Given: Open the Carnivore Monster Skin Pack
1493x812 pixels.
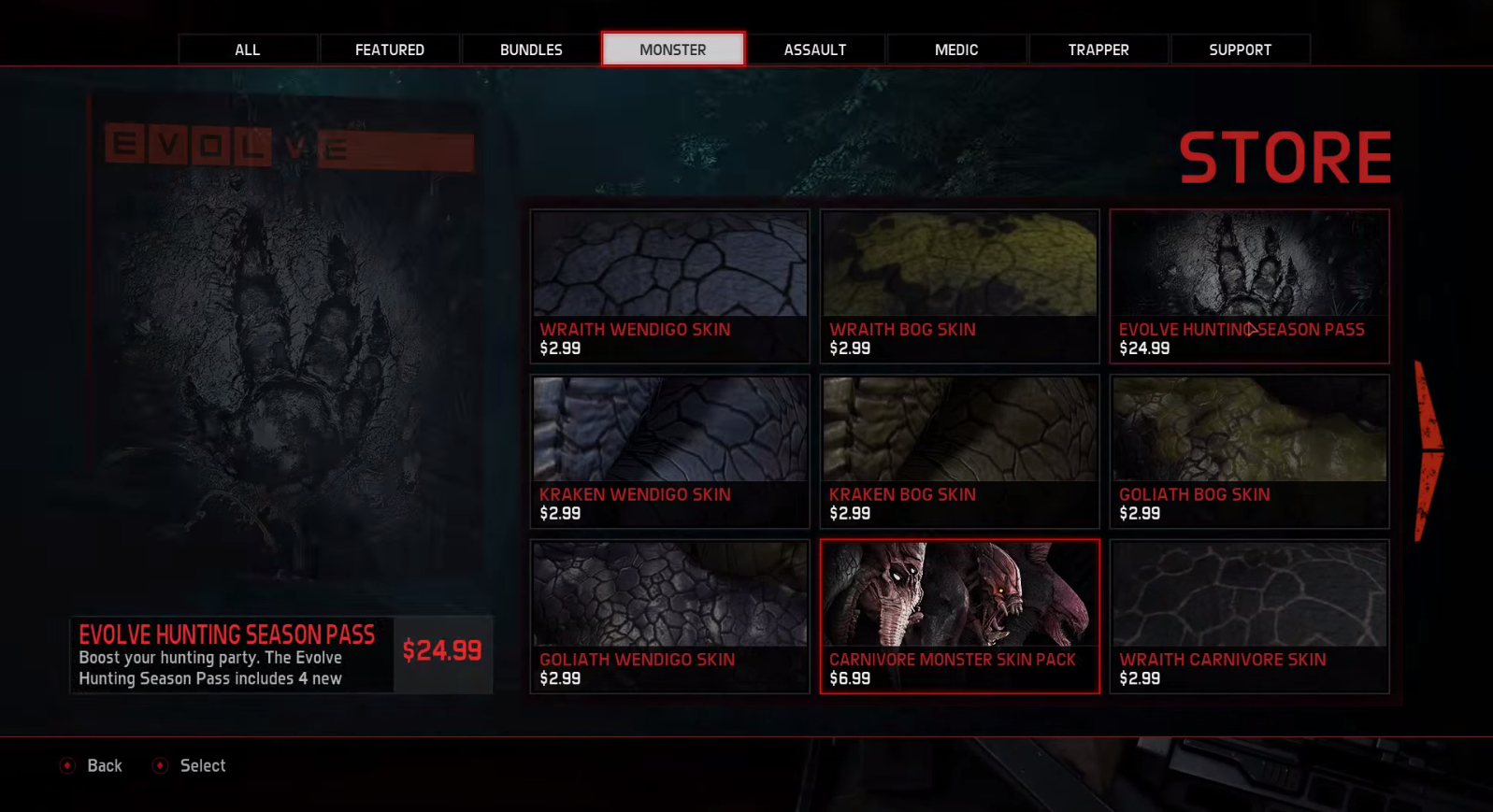Looking at the screenshot, I should [x=959, y=617].
